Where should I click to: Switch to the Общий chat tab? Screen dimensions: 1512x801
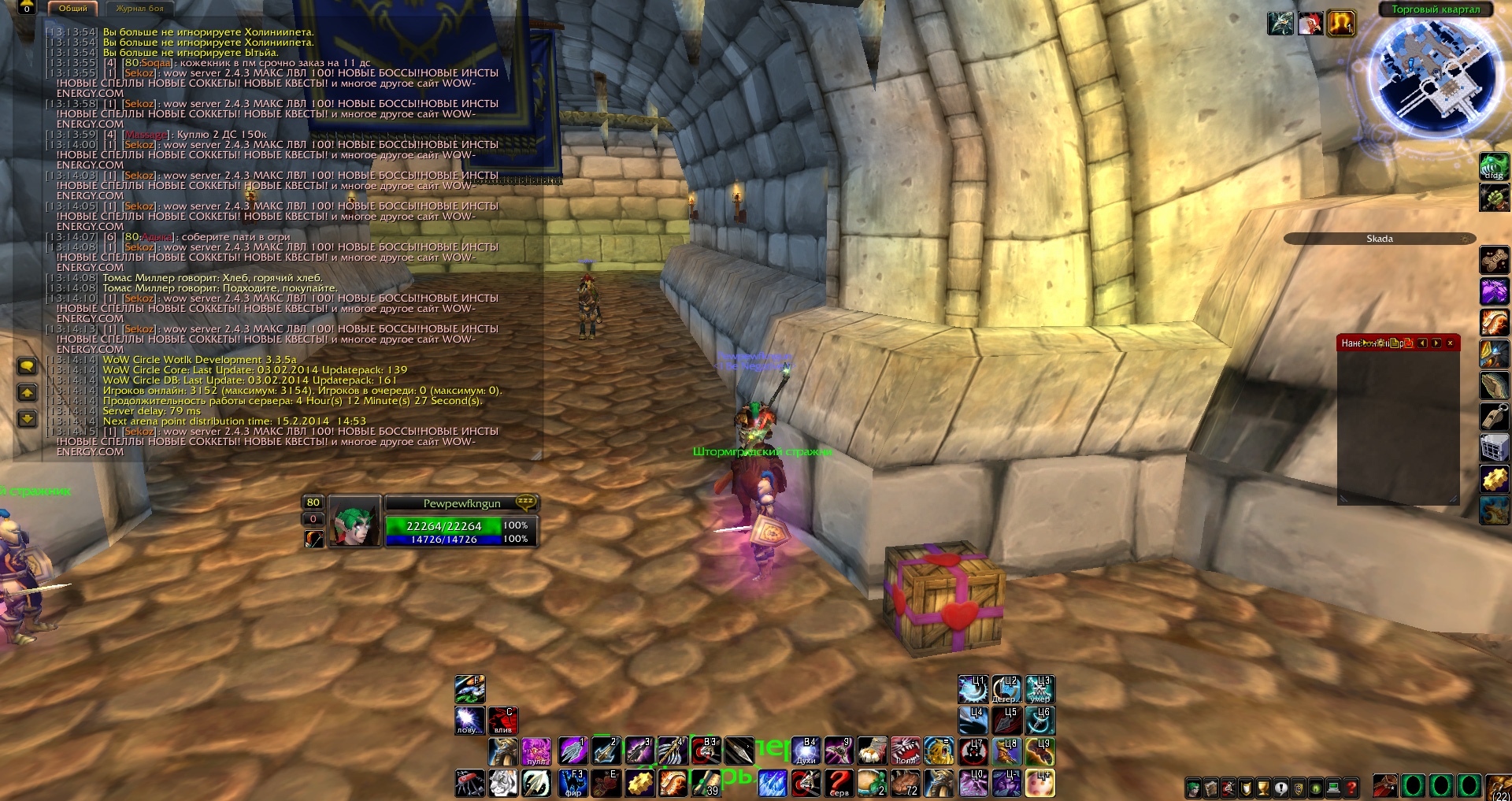tap(73, 9)
